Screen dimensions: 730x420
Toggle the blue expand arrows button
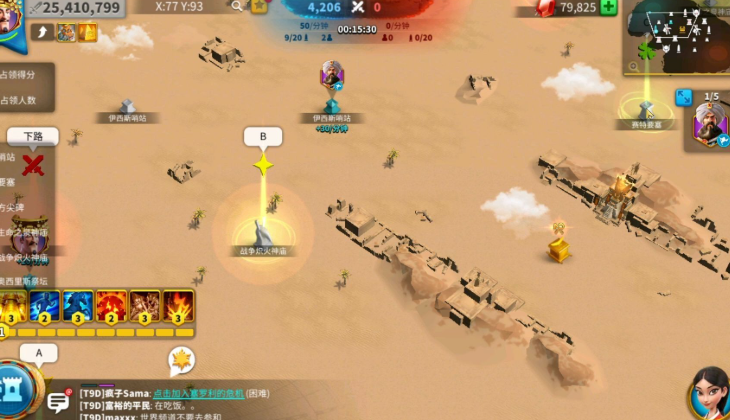(684, 97)
